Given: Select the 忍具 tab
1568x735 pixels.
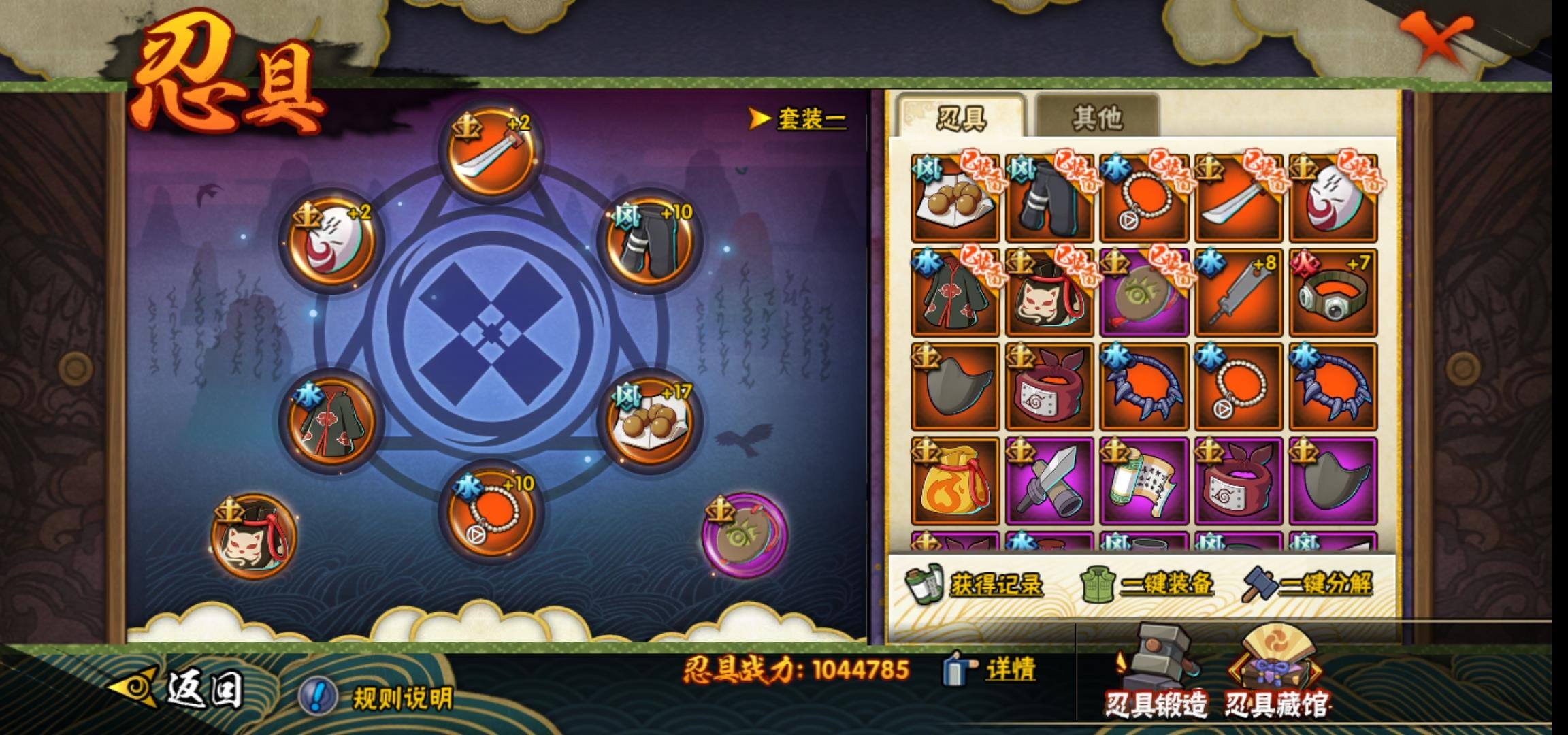Looking at the screenshot, I should coord(960,118).
